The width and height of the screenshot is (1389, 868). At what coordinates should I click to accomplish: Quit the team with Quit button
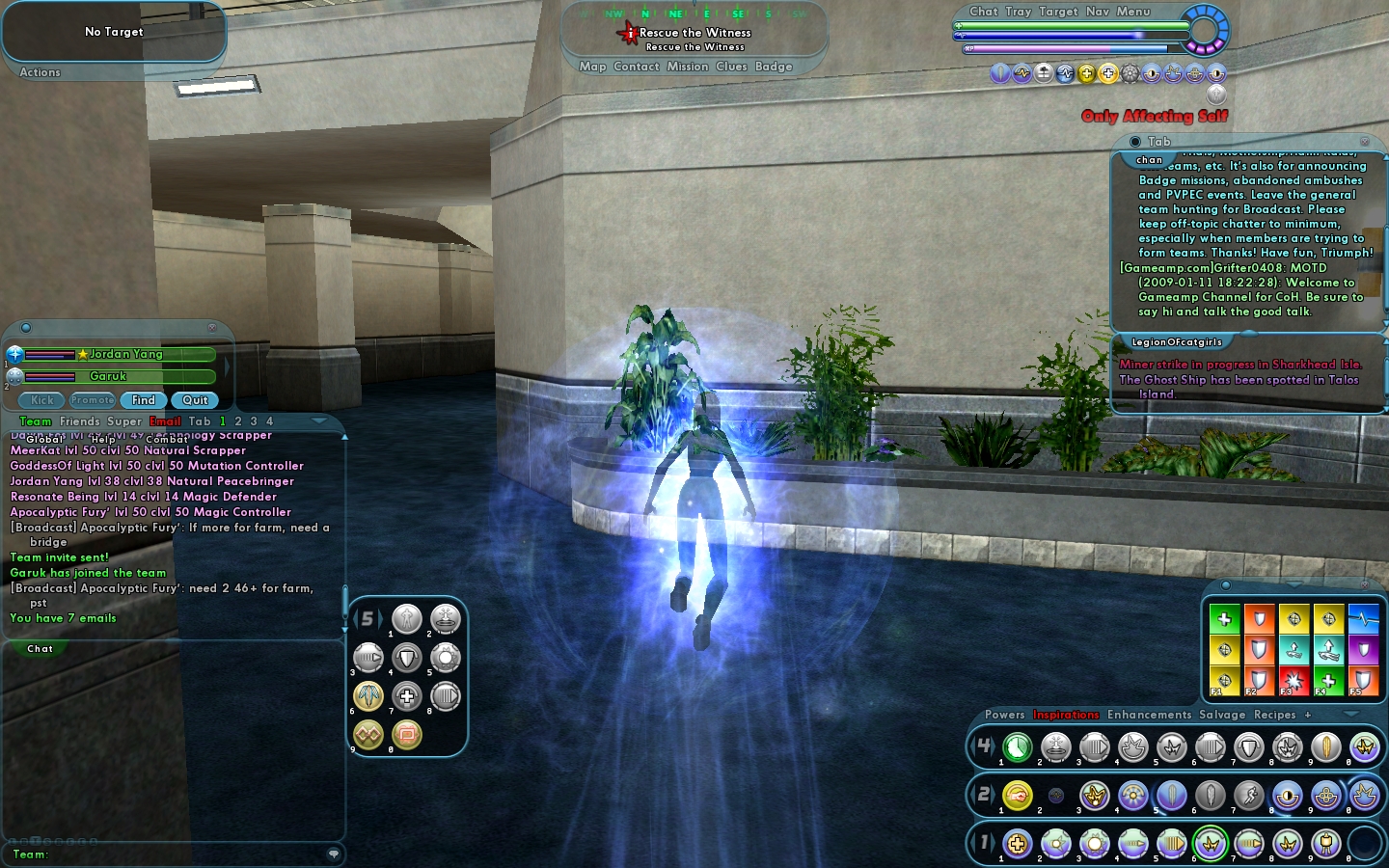click(x=195, y=400)
